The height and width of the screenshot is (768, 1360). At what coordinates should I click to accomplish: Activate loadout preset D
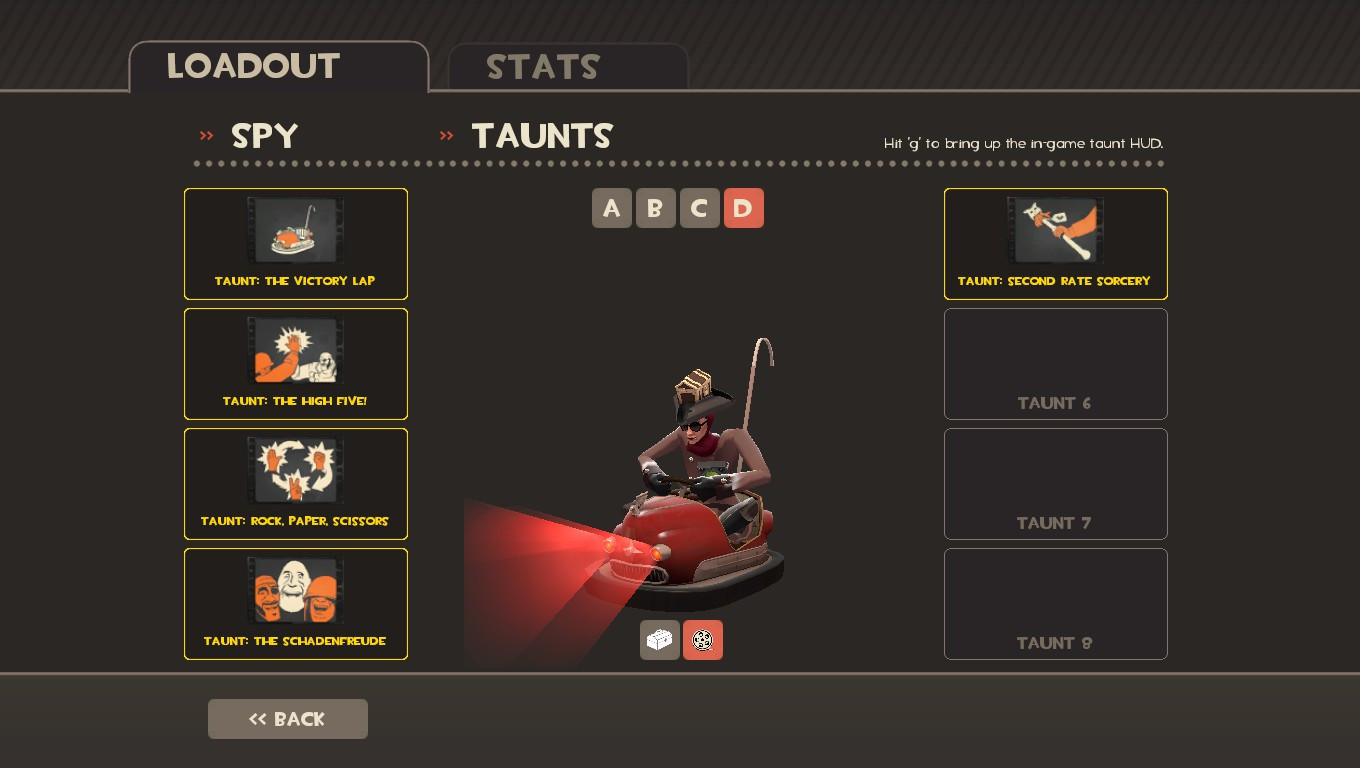pyautogui.click(x=744, y=208)
